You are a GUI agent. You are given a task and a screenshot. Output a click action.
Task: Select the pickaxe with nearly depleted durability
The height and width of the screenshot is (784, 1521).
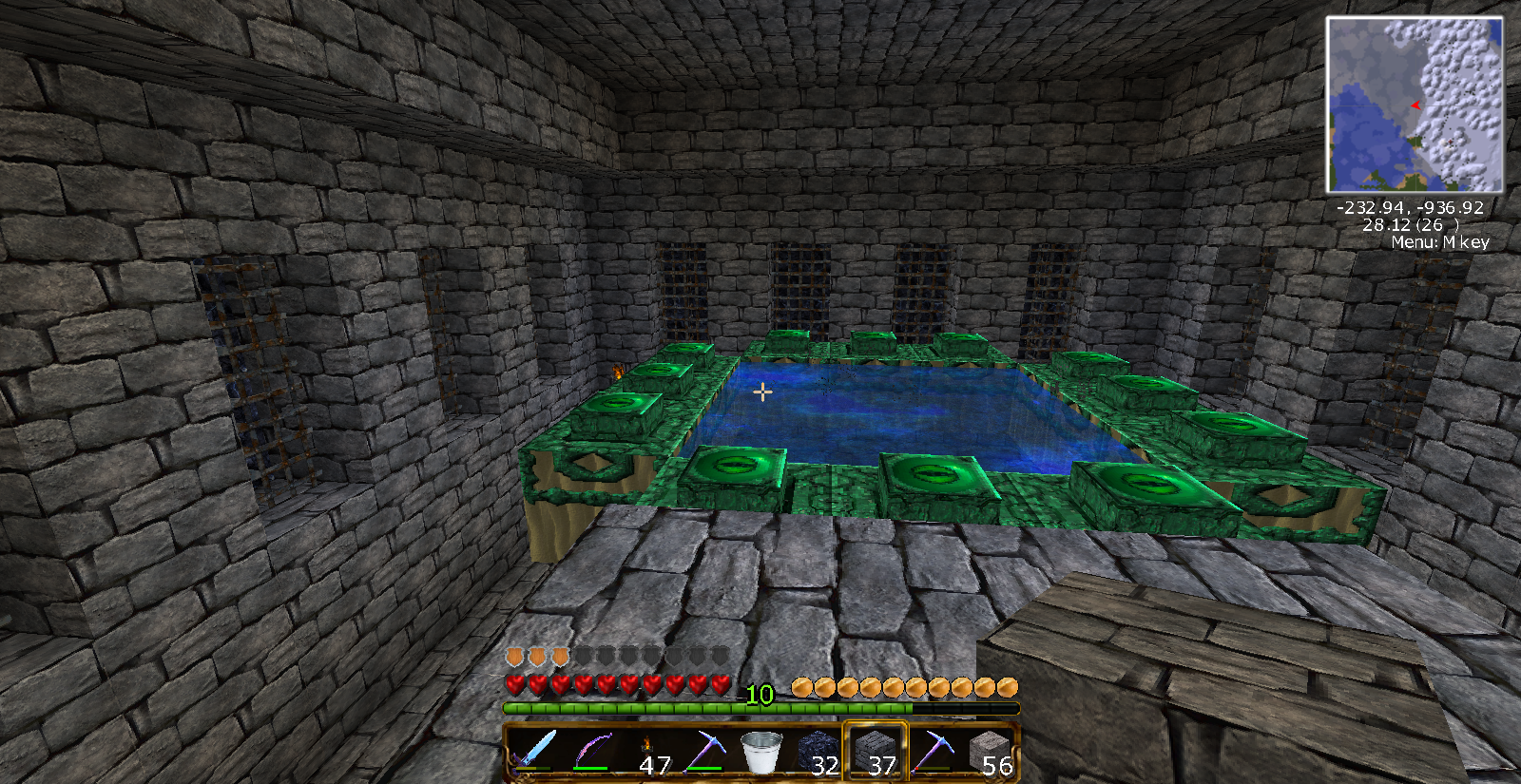coord(933,751)
